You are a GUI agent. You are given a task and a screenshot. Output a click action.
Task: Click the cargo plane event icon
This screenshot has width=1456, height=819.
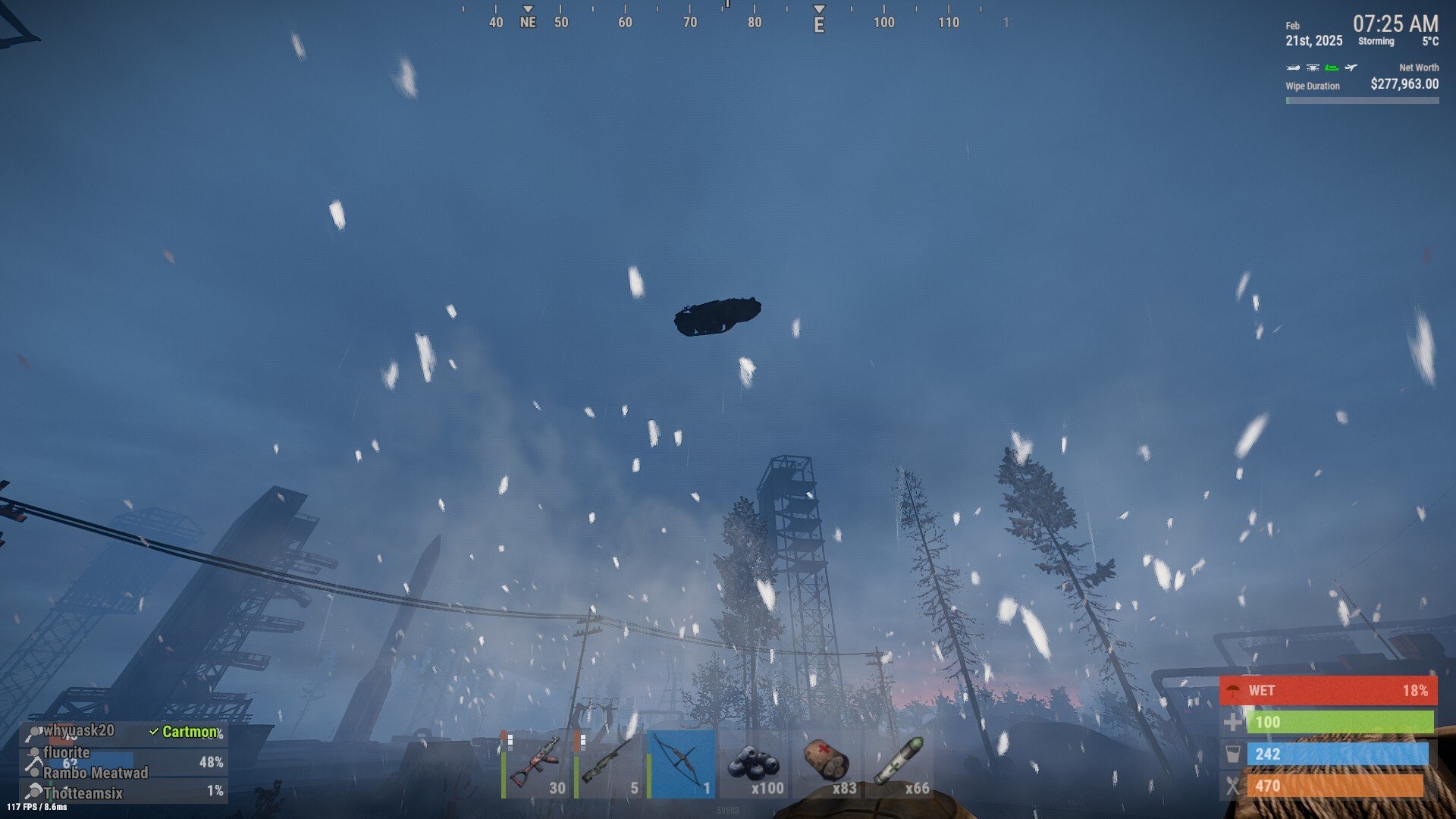[1351, 68]
